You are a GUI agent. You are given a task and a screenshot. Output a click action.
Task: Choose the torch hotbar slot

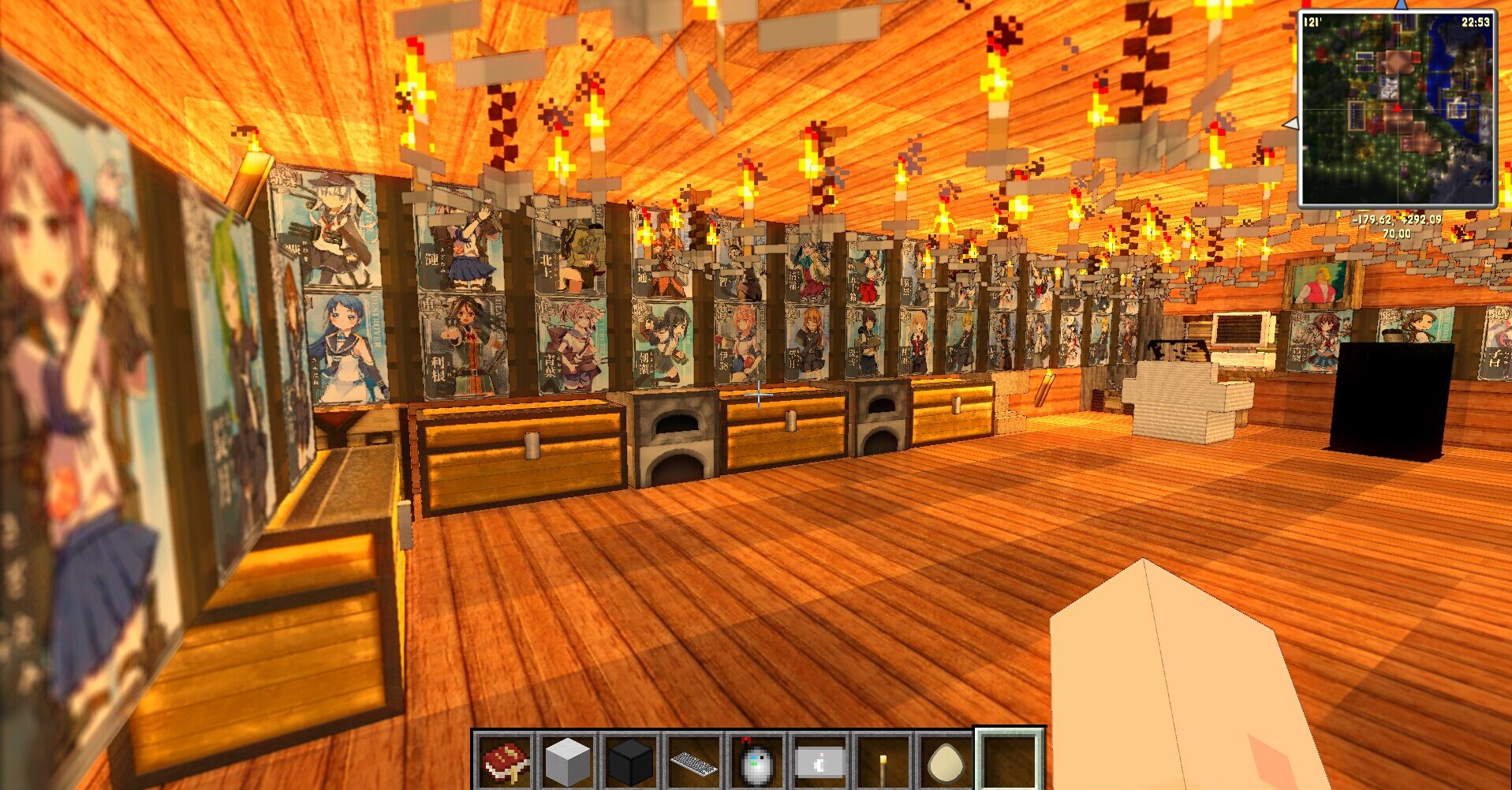[x=883, y=762]
